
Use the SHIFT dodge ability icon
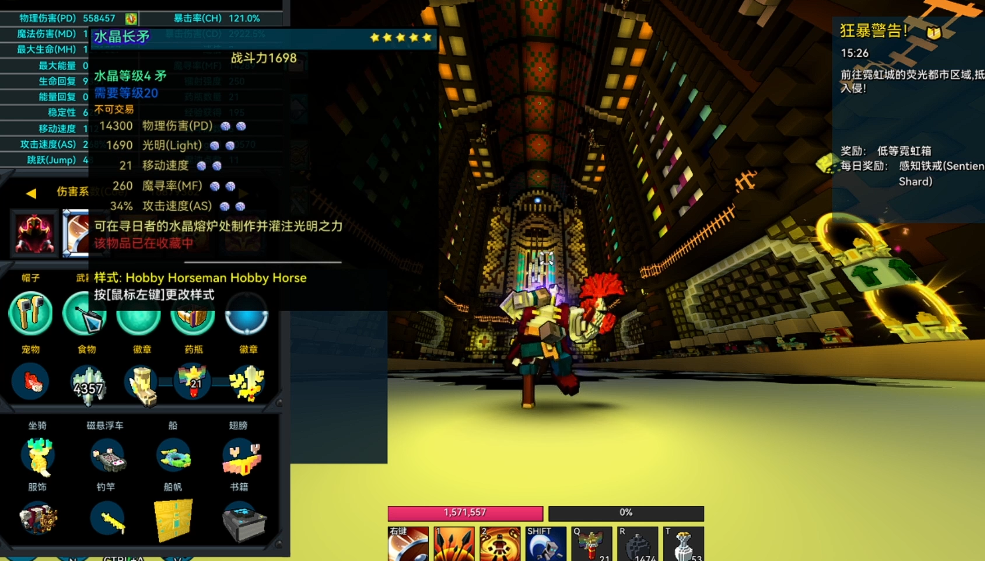click(x=546, y=544)
